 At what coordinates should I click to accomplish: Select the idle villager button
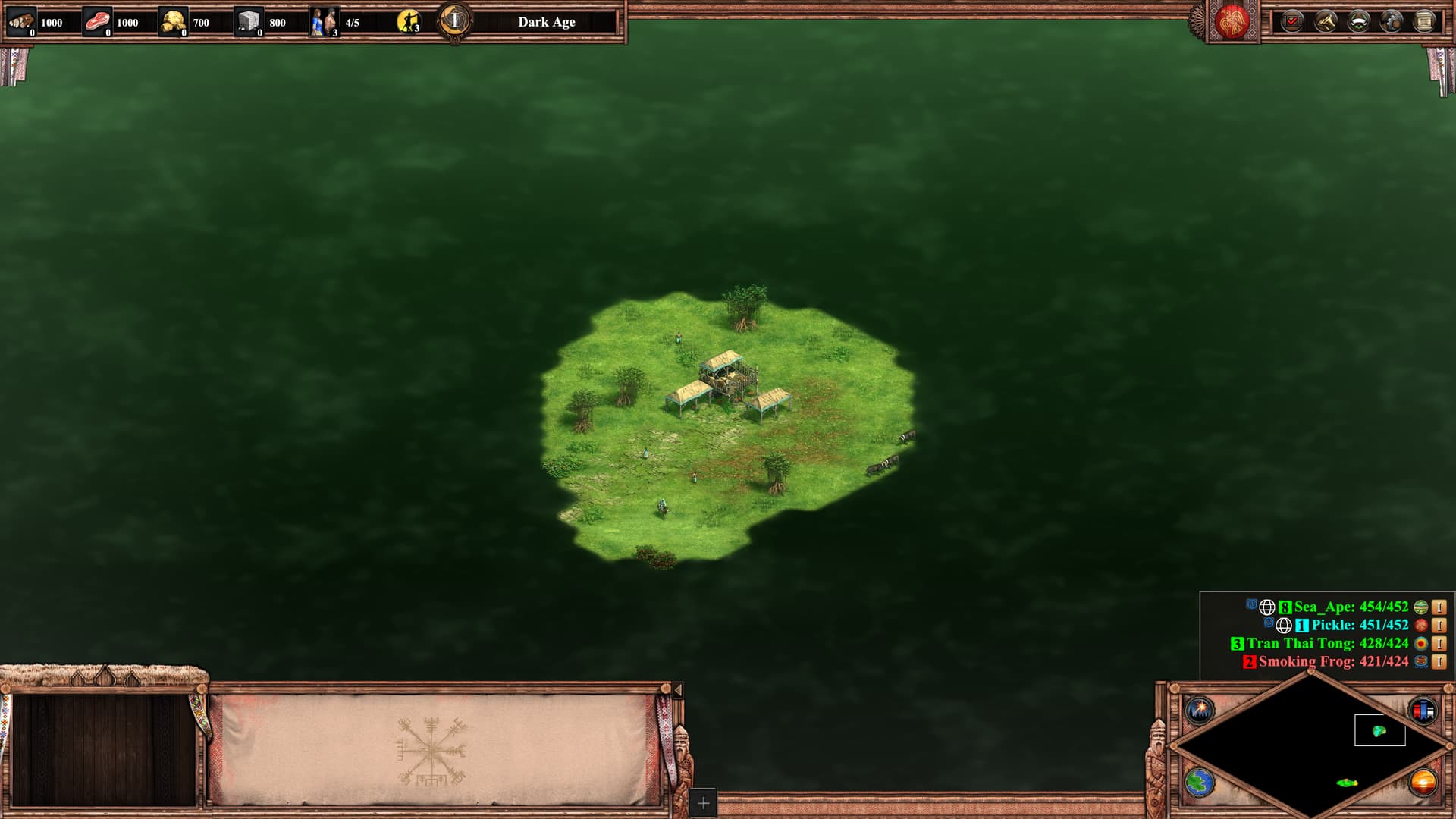click(x=408, y=22)
